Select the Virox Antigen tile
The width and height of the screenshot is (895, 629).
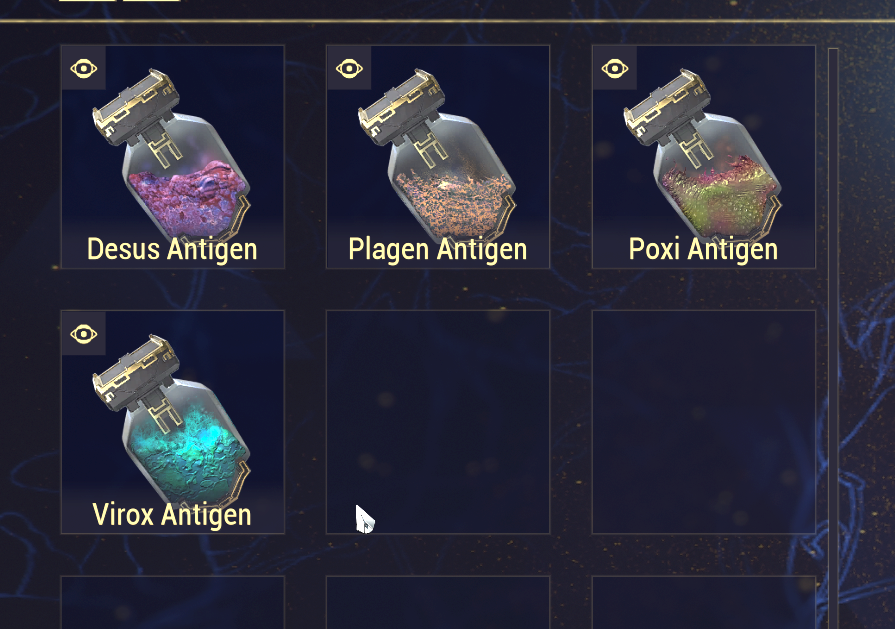tap(172, 422)
